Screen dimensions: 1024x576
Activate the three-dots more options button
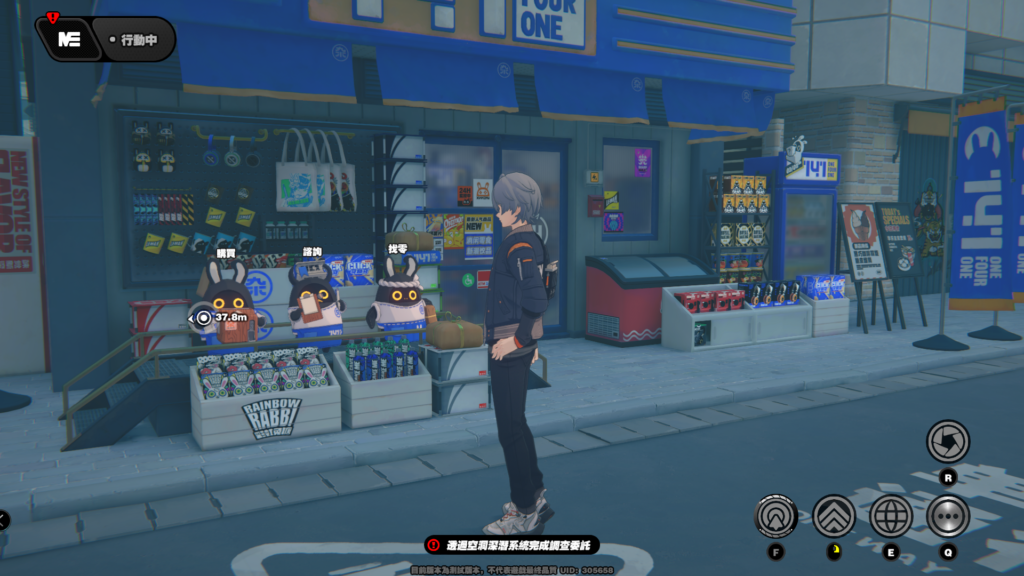click(947, 516)
